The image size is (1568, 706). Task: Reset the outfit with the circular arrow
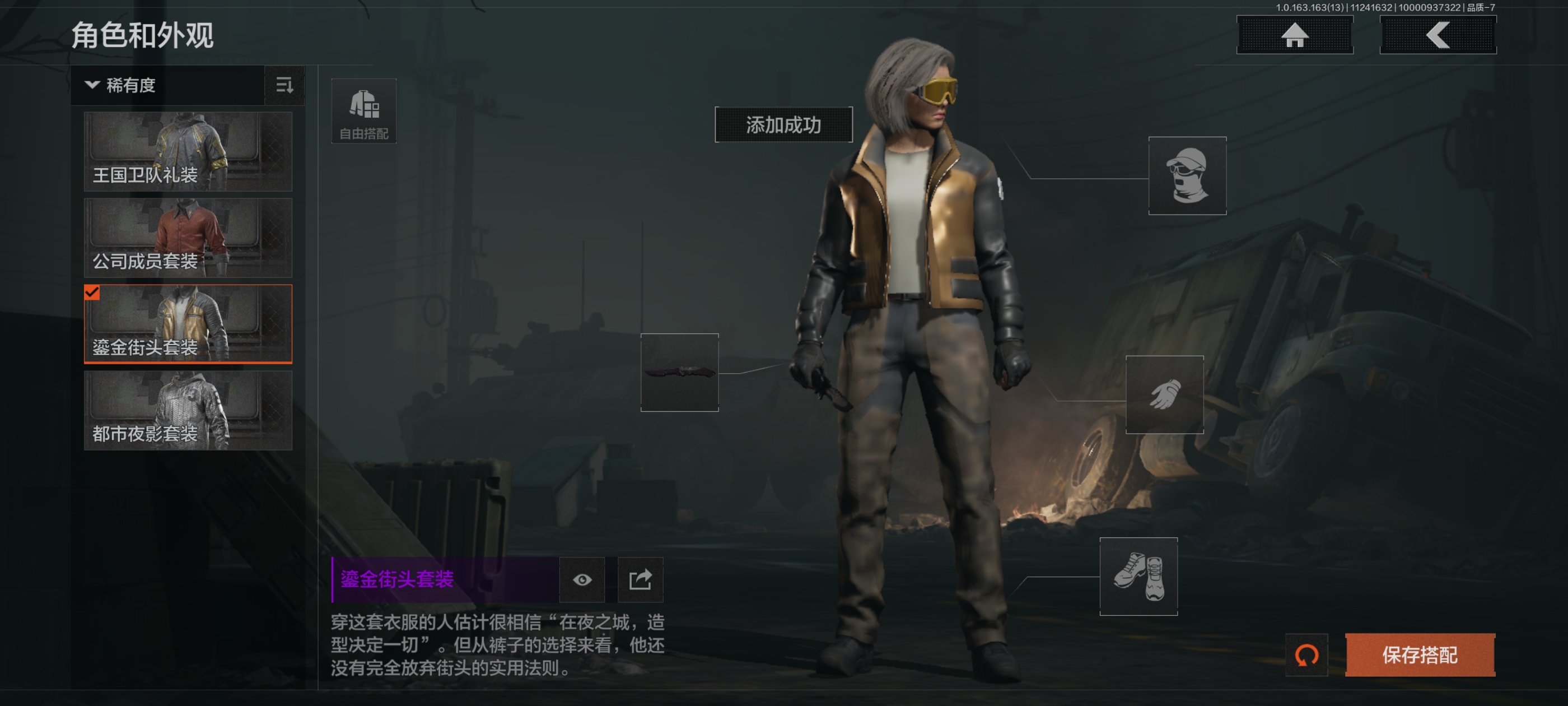pyautogui.click(x=1306, y=656)
